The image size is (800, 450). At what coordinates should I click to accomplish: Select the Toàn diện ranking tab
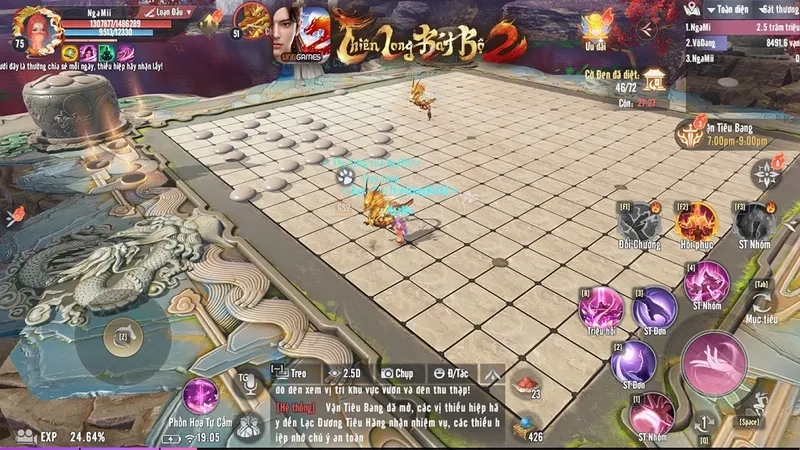(x=715, y=7)
